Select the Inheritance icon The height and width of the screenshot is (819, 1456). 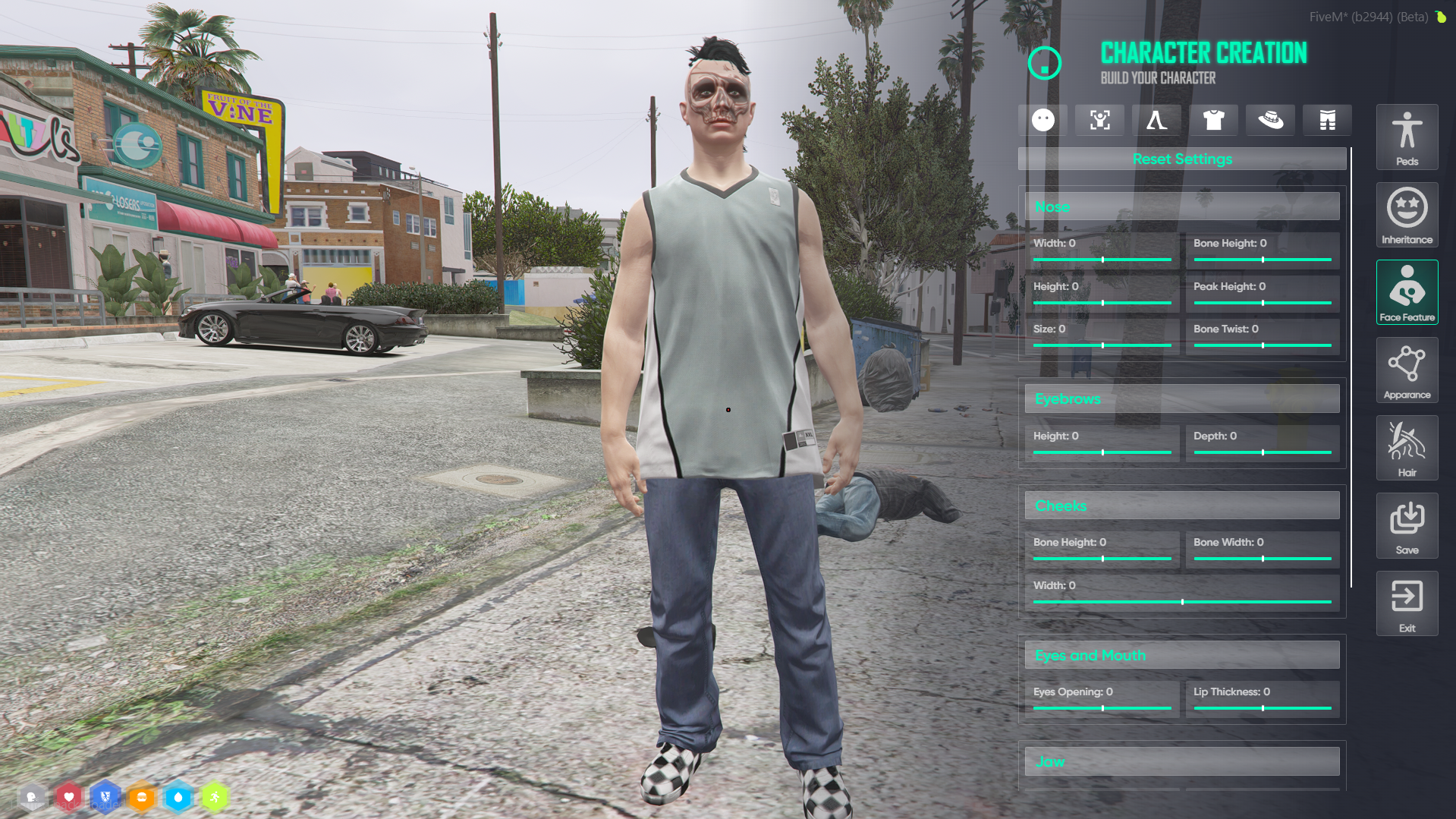point(1406,215)
